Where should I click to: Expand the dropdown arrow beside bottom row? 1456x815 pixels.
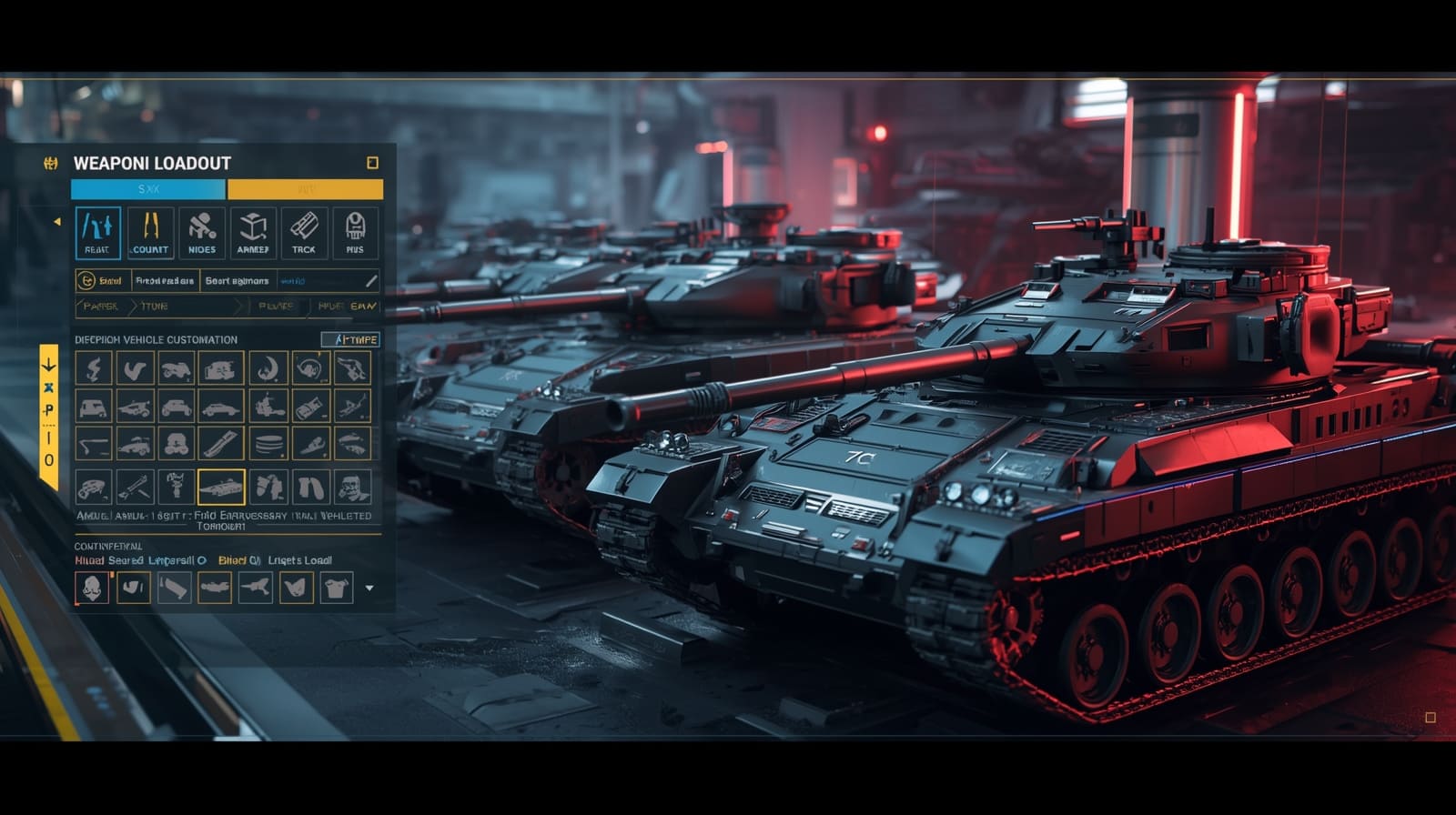369,589
